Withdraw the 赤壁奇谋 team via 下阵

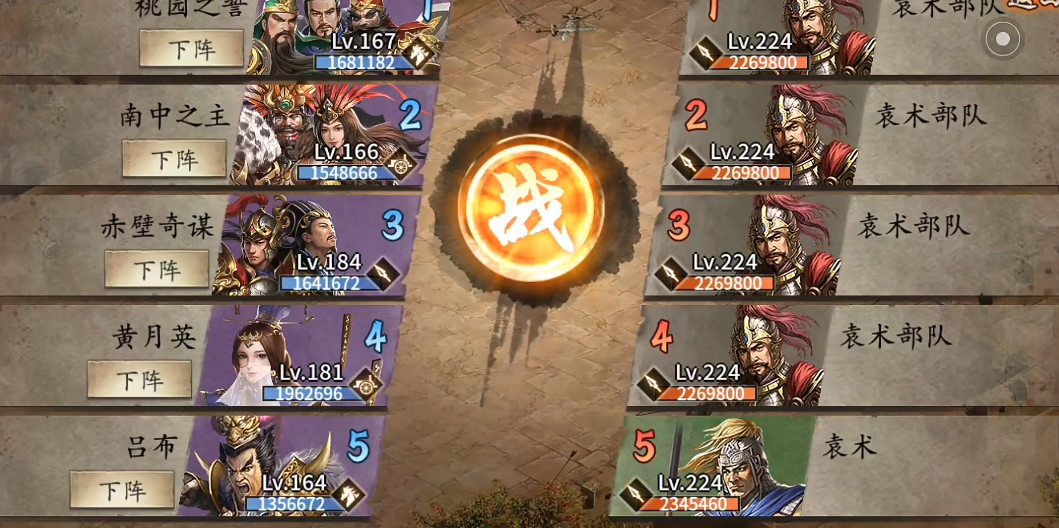[x=157, y=269]
